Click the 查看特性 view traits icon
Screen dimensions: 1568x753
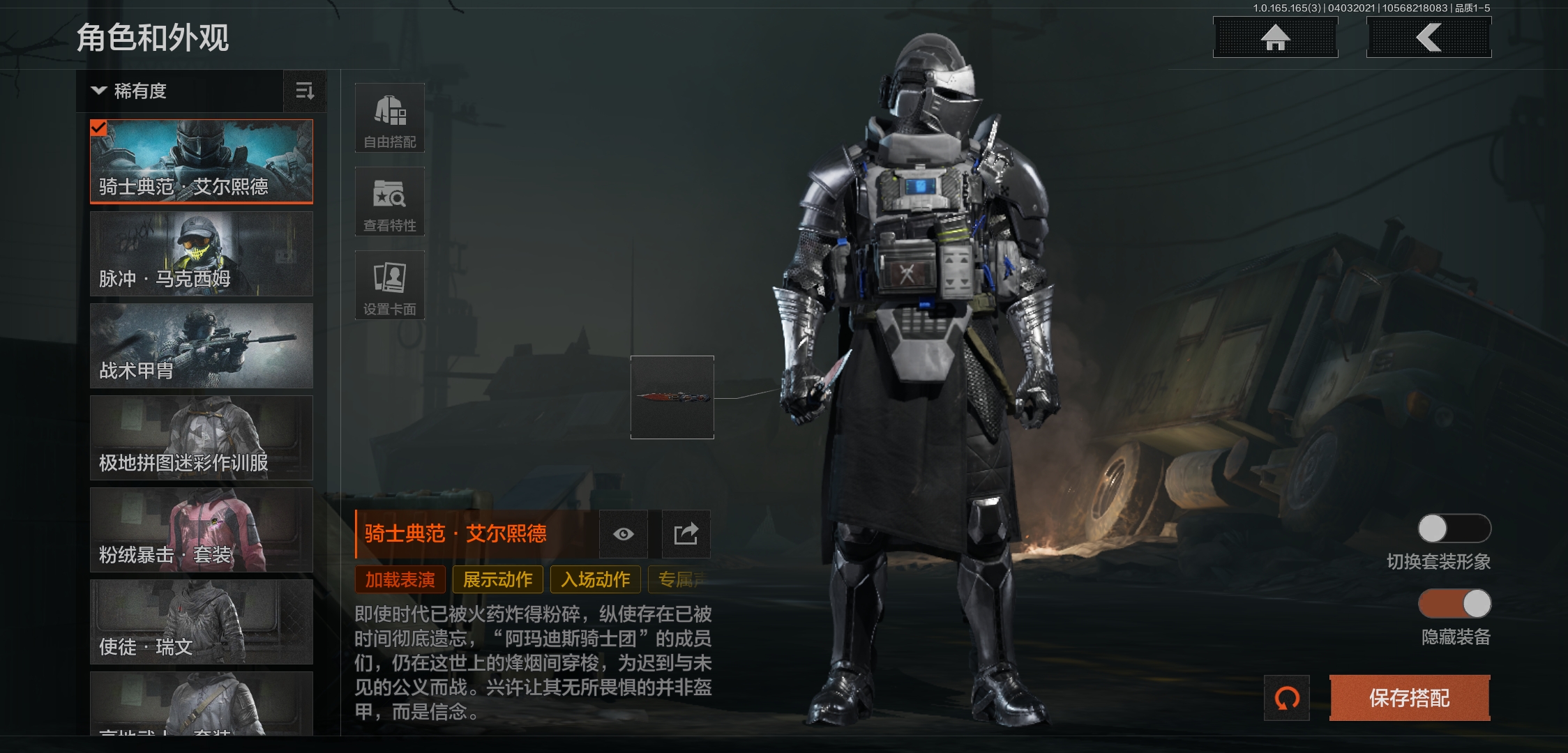coord(390,202)
